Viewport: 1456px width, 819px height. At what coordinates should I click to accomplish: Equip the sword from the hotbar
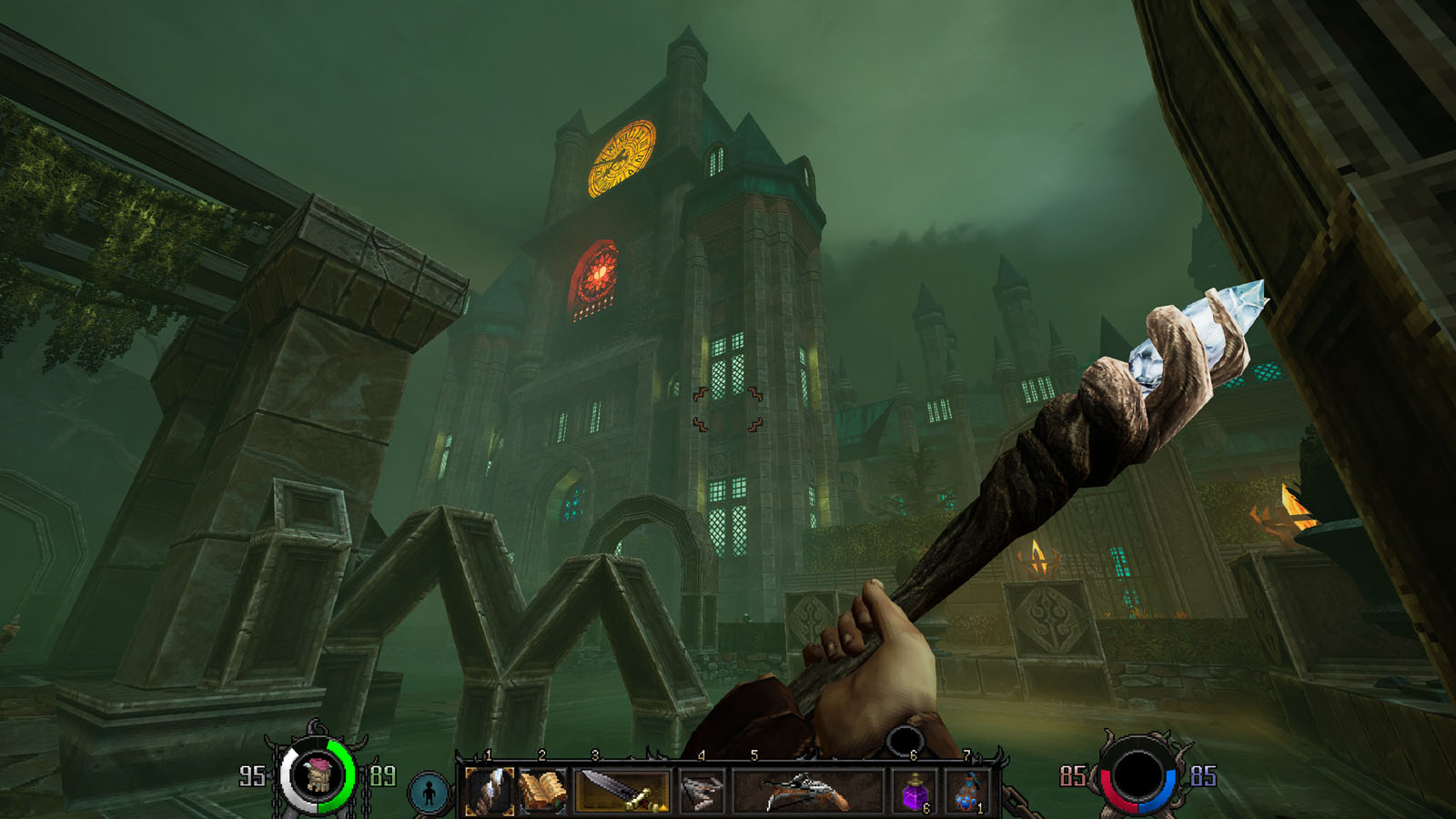622,790
